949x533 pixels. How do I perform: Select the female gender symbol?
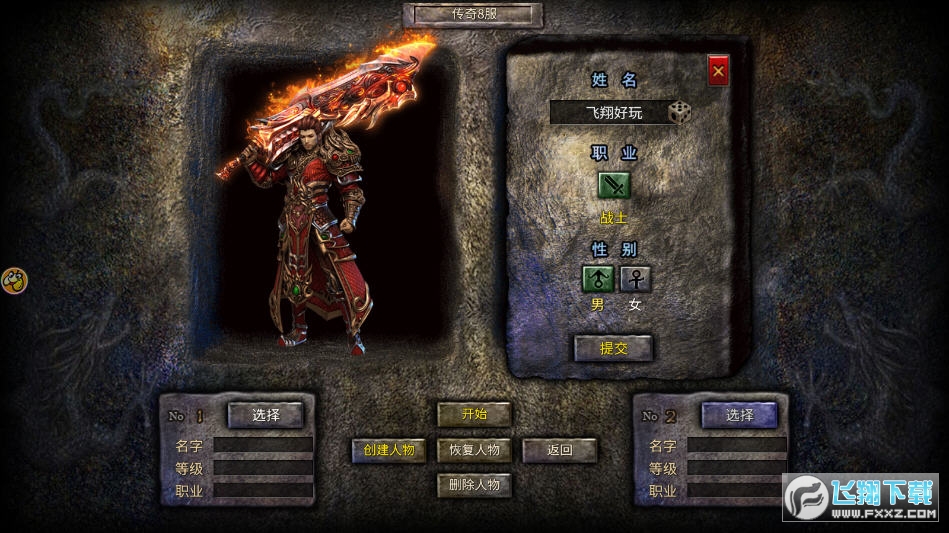tap(635, 279)
